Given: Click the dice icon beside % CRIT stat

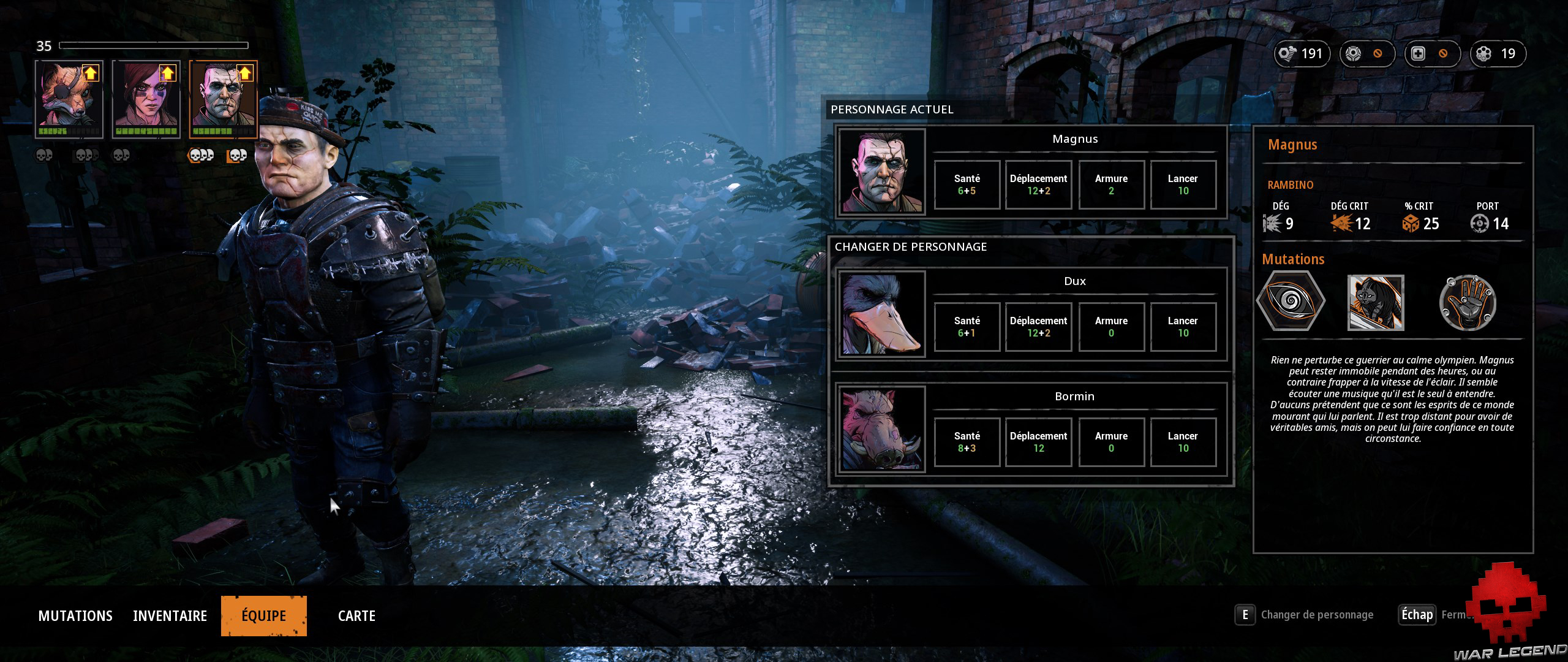Looking at the screenshot, I should (x=1403, y=224).
